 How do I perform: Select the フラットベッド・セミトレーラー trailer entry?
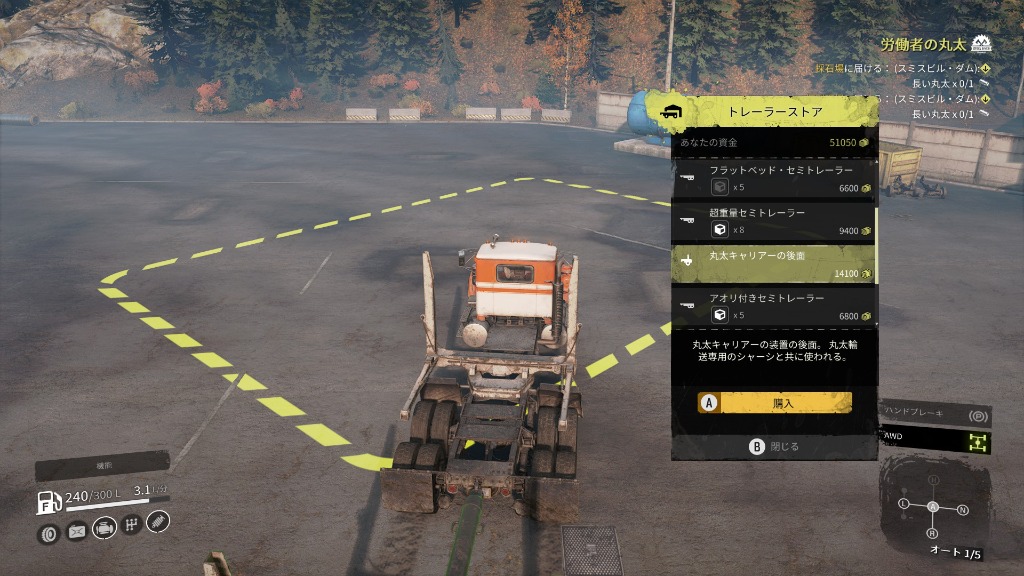click(773, 178)
